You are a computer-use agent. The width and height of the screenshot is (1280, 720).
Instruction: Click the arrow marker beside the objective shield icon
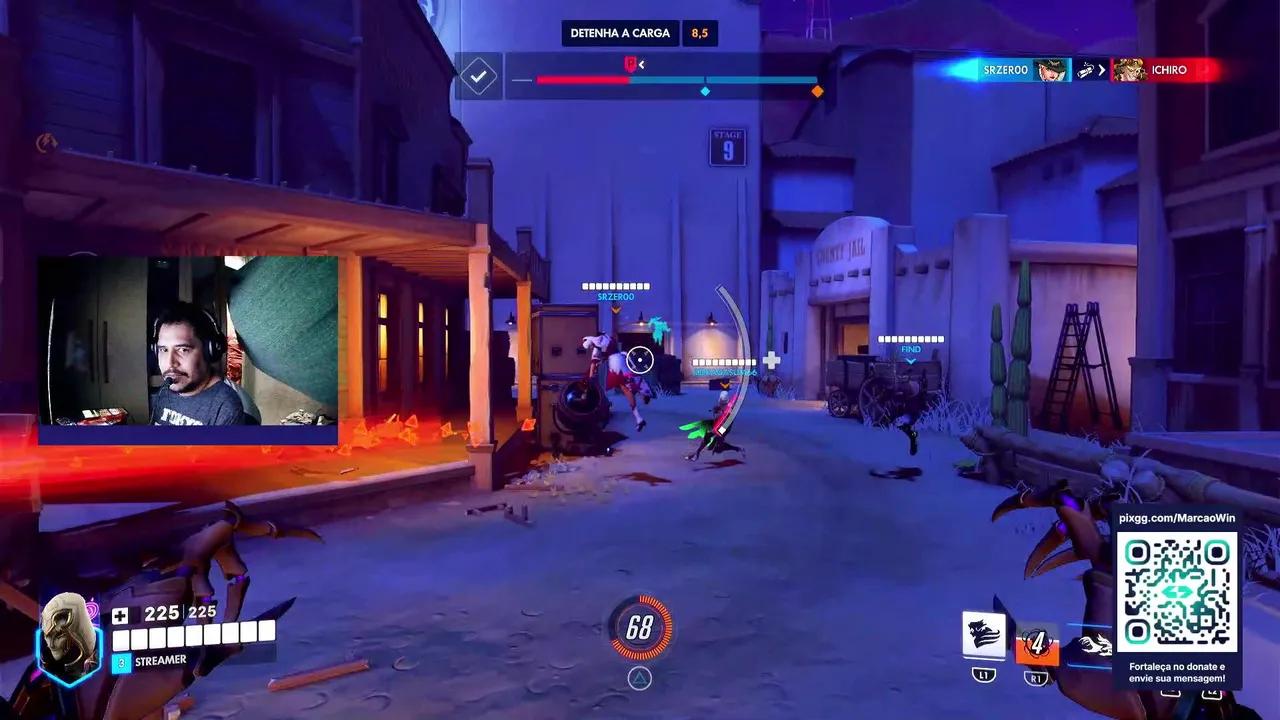pos(641,62)
